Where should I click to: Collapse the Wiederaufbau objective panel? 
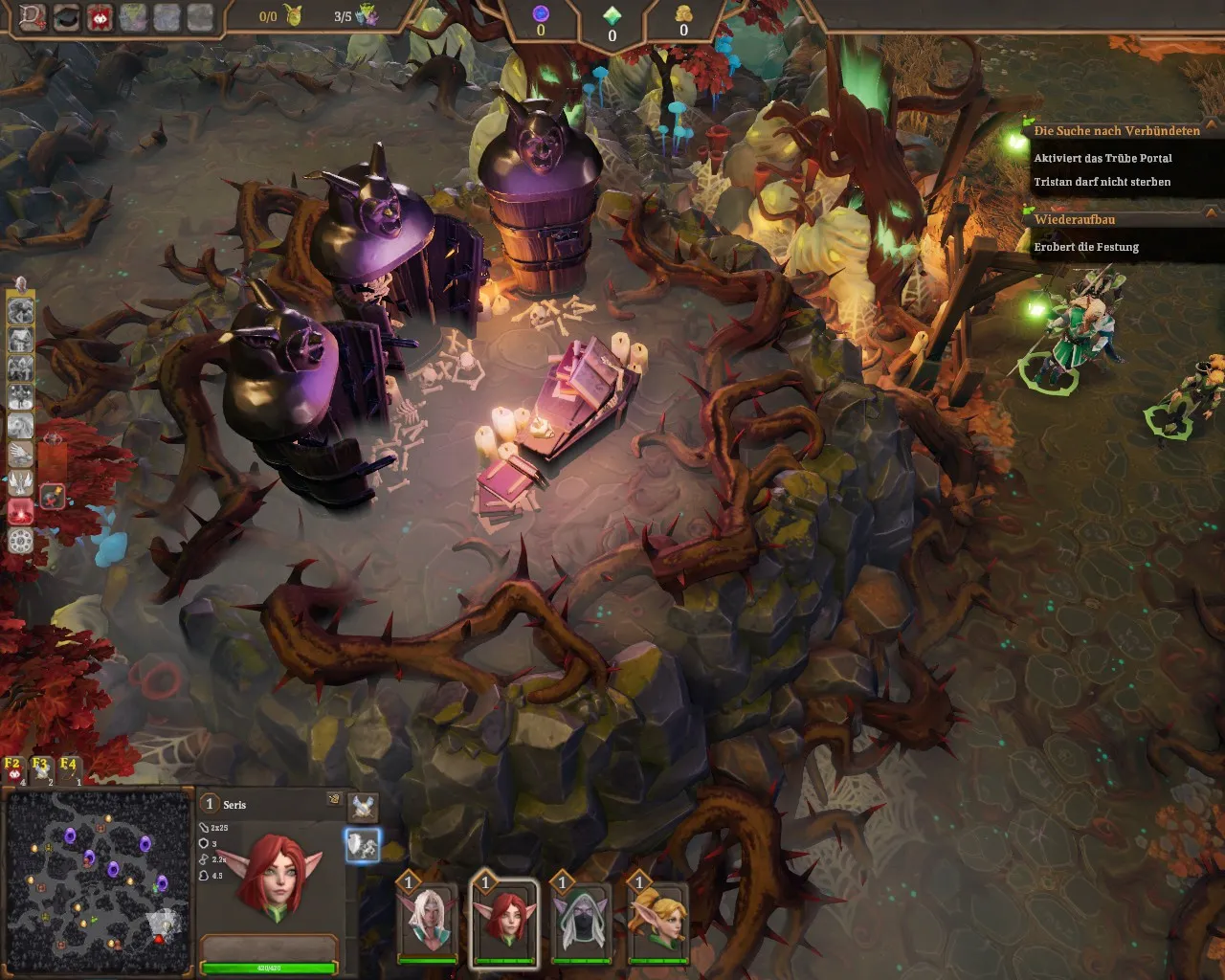pos(1213,212)
